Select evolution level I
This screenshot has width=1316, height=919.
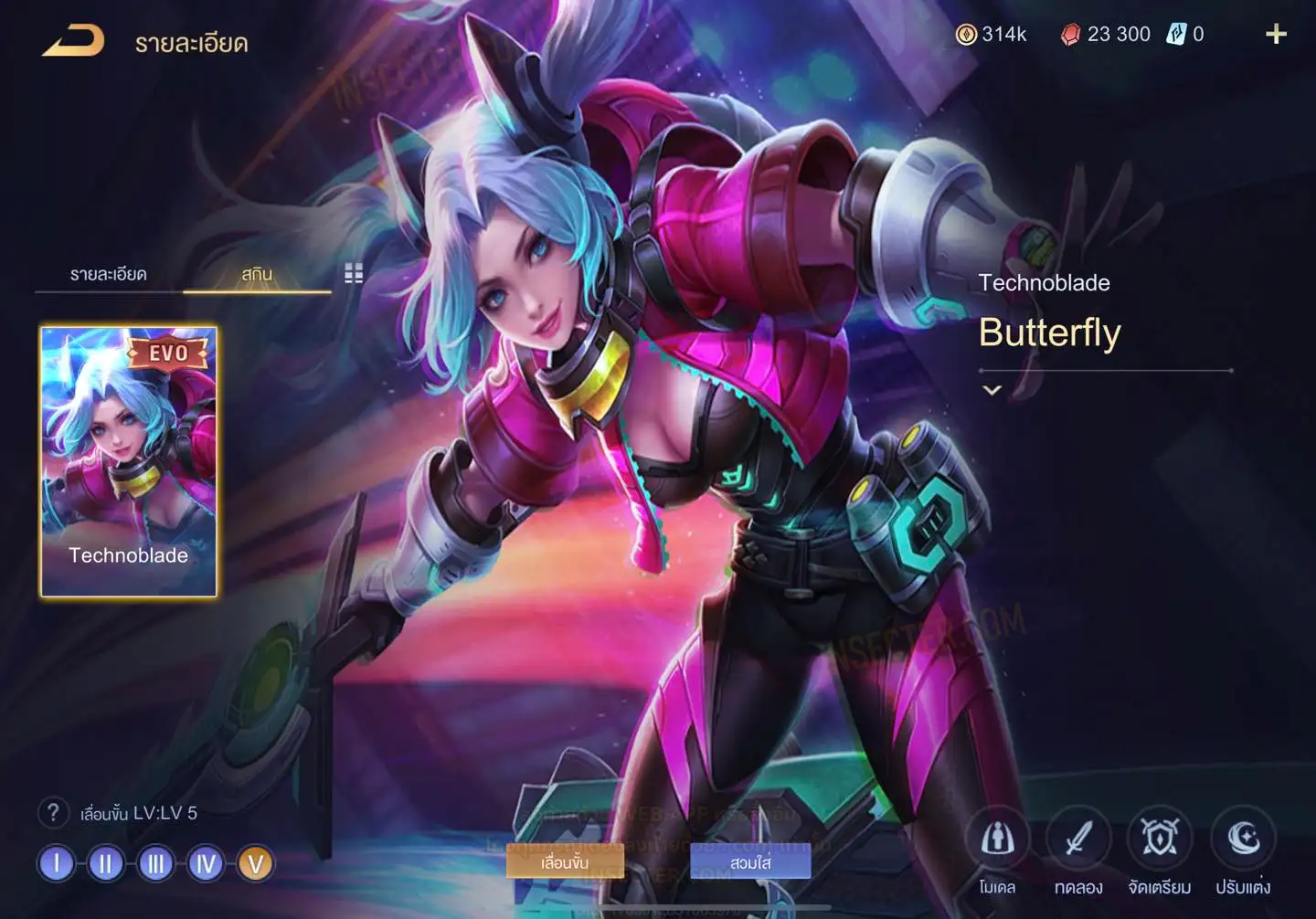(57, 863)
